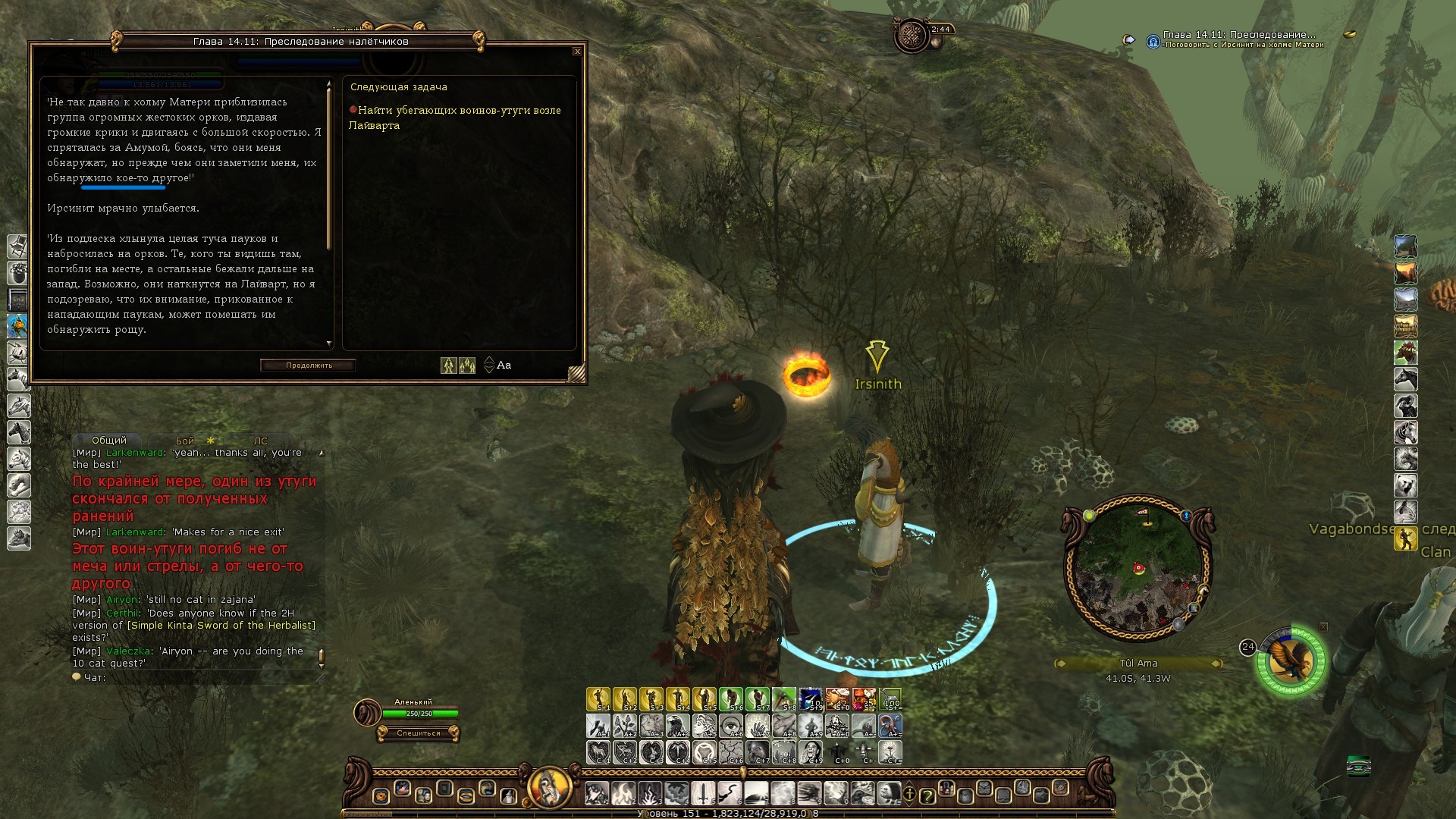The image size is (1456, 819).
Task: Activate the flame skill in slot 2
Action: pyautogui.click(x=623, y=793)
